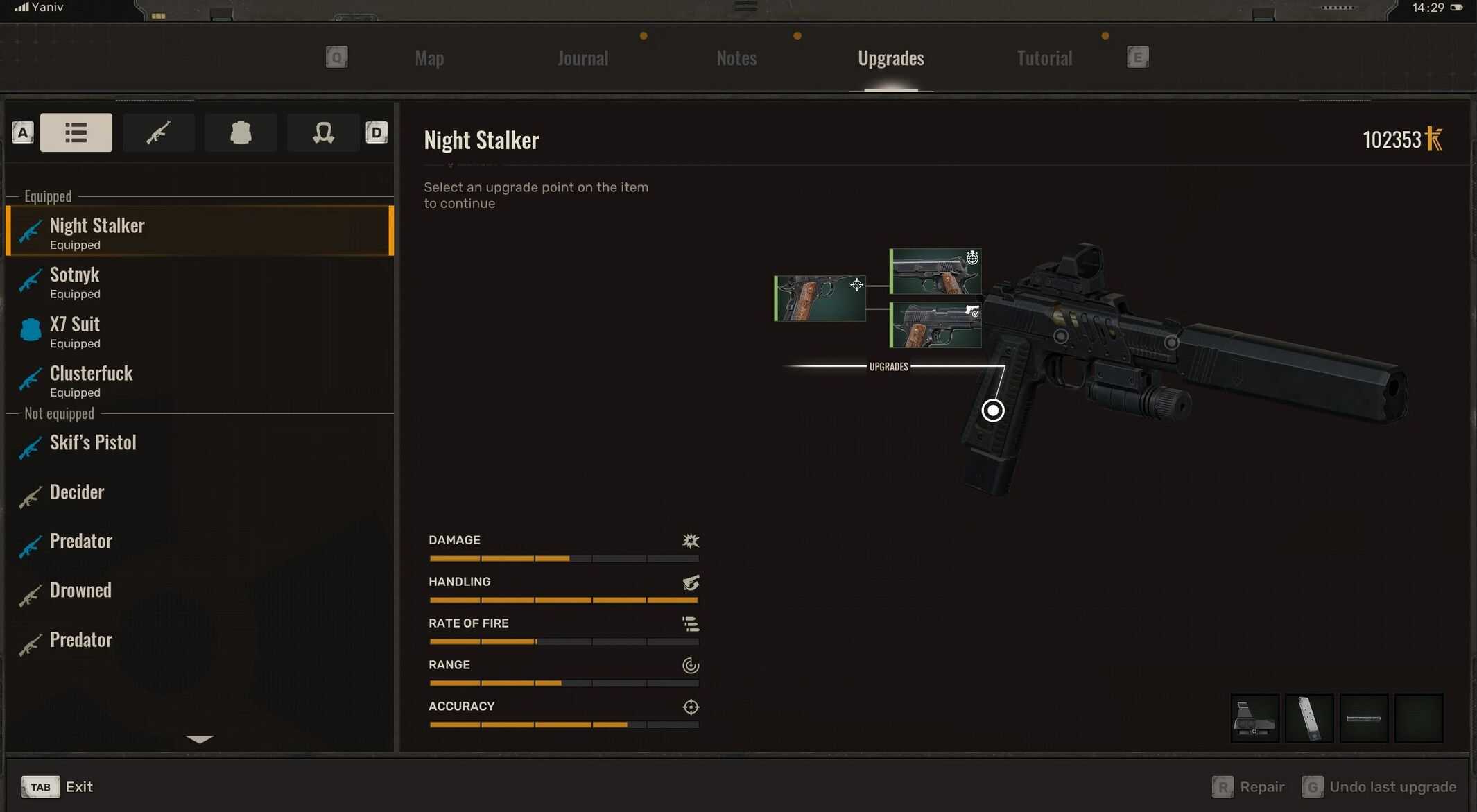The height and width of the screenshot is (812, 1477).
Task: Expand the item list down arrow
Action: click(200, 739)
